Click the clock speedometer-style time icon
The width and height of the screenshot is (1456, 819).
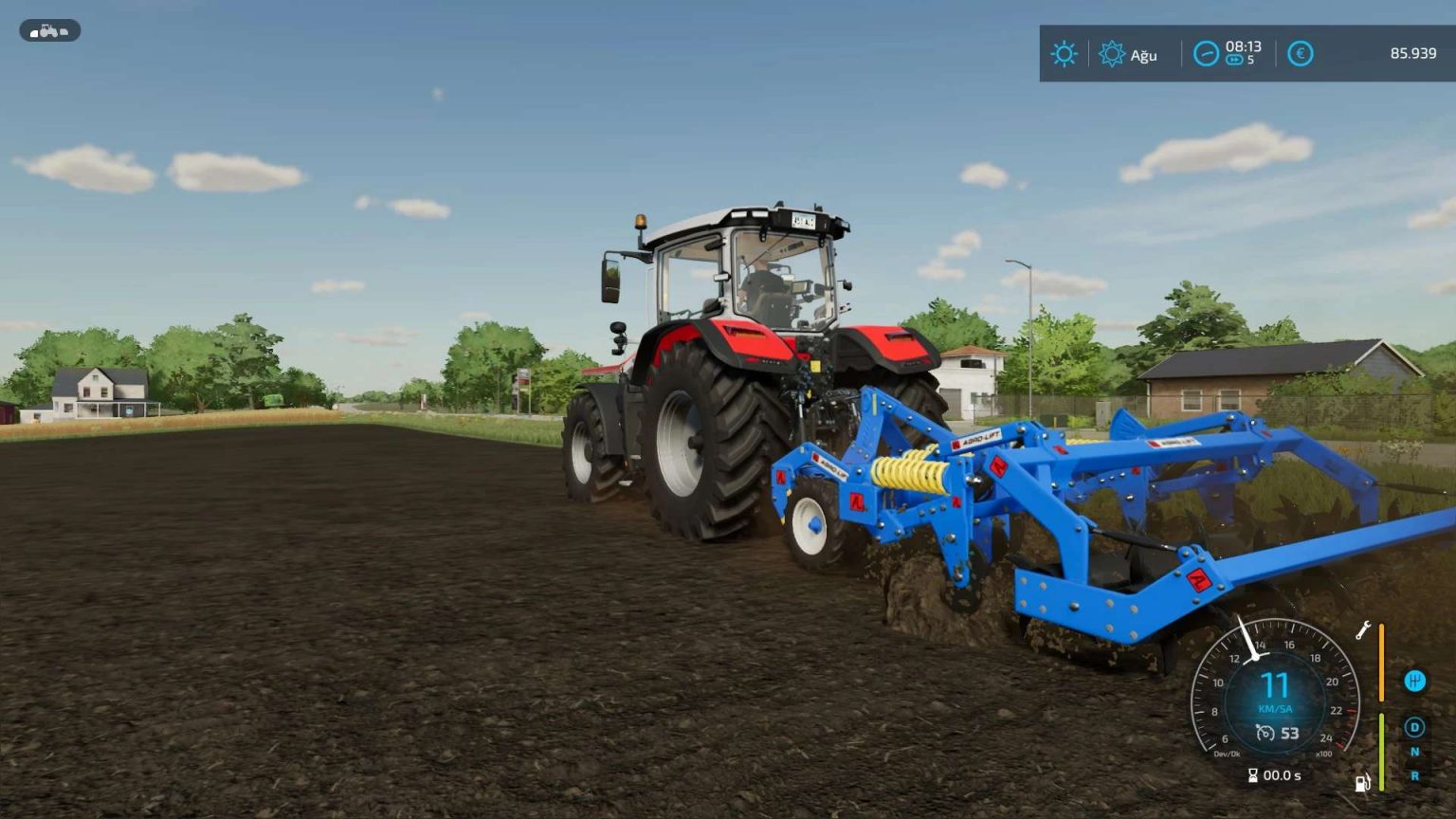tap(1207, 54)
